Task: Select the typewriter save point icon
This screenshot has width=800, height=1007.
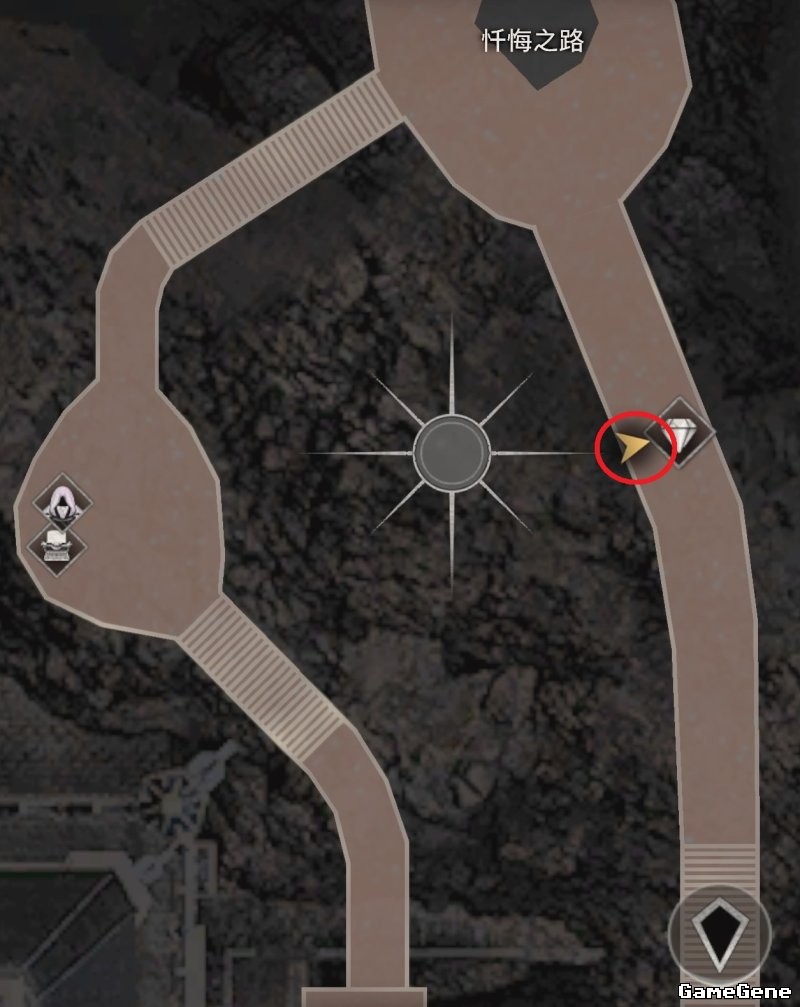Action: point(56,544)
